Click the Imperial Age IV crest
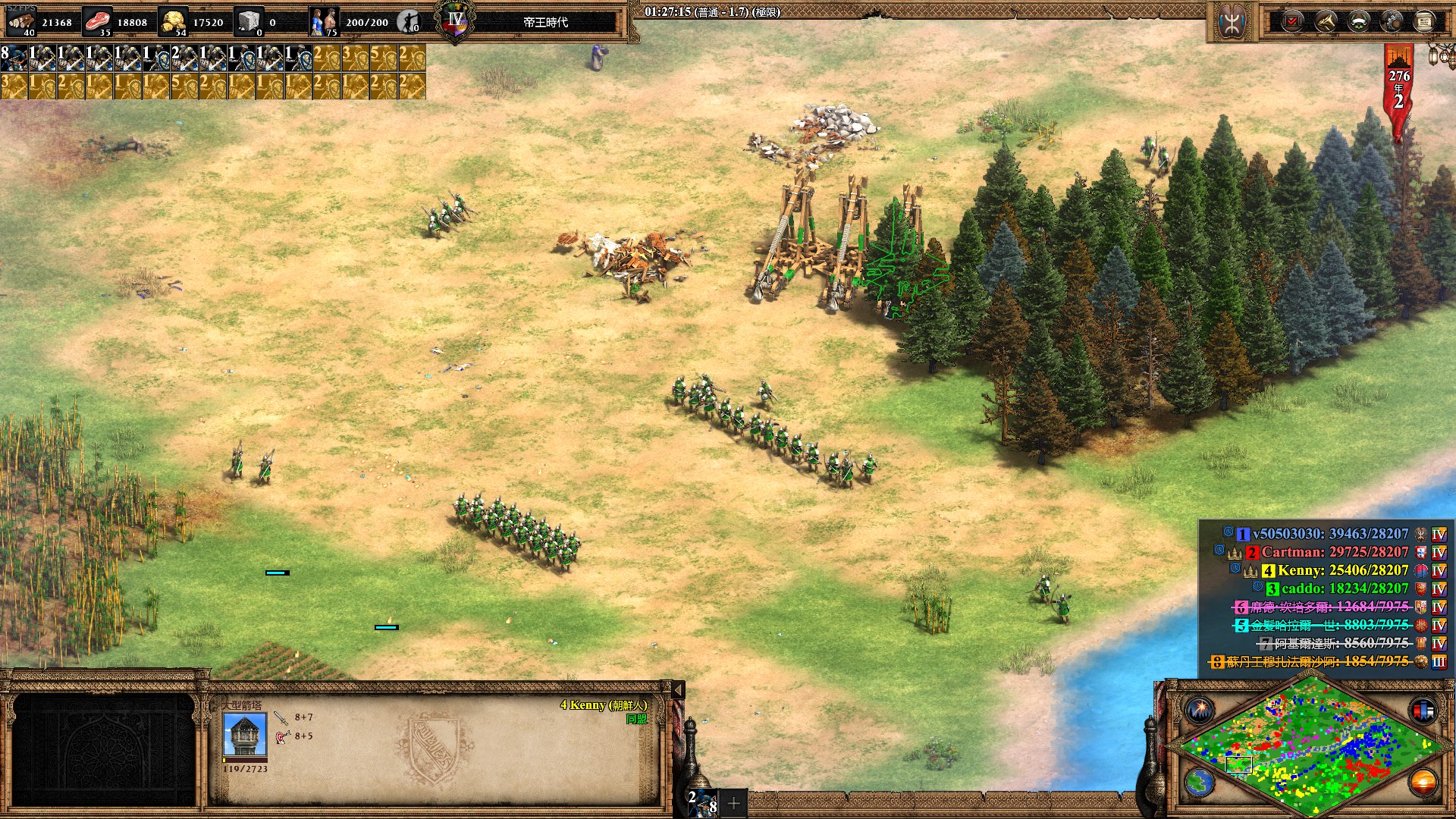Viewport: 1456px width, 819px height. click(455, 21)
